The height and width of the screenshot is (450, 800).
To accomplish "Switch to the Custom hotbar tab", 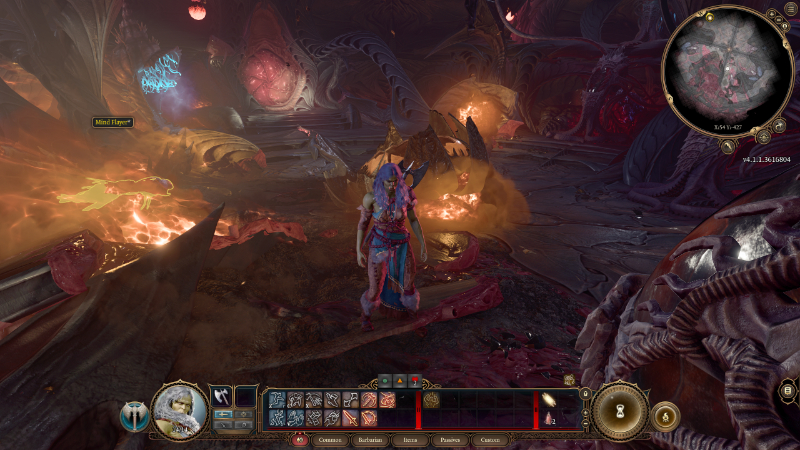I will [x=490, y=439].
